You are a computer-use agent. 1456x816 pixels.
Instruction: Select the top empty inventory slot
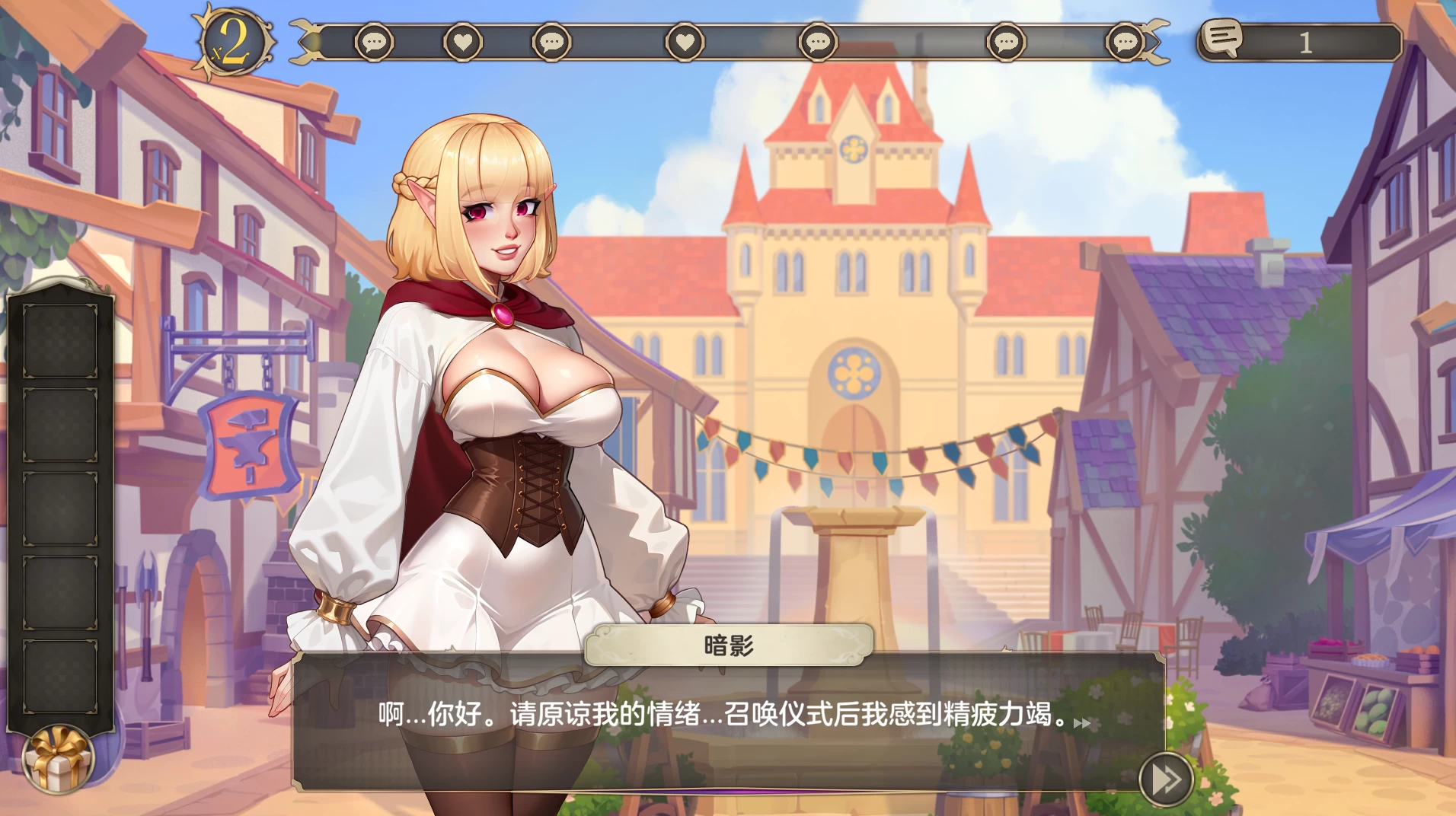[x=61, y=341]
